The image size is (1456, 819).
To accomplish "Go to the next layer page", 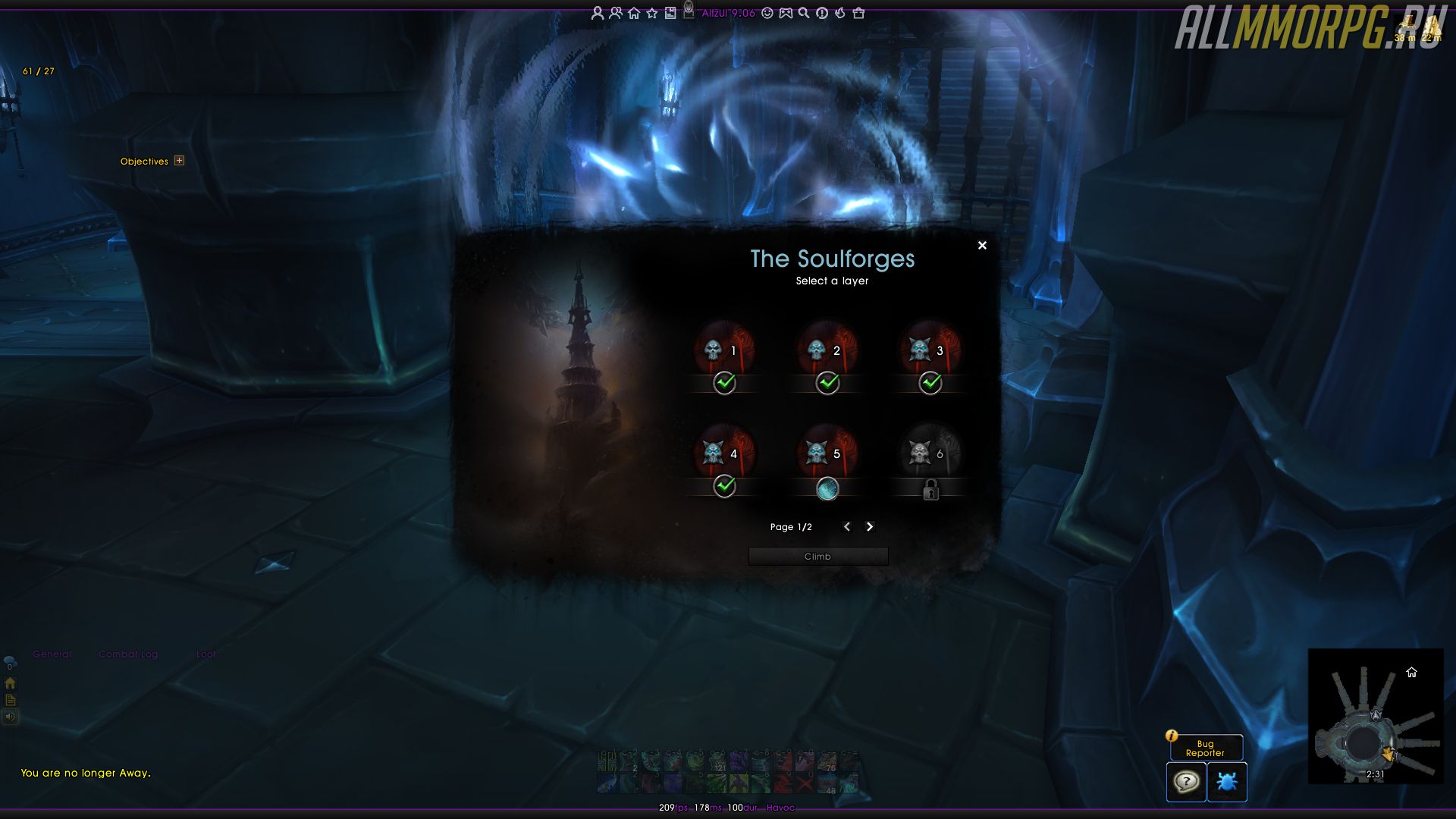I will [870, 526].
